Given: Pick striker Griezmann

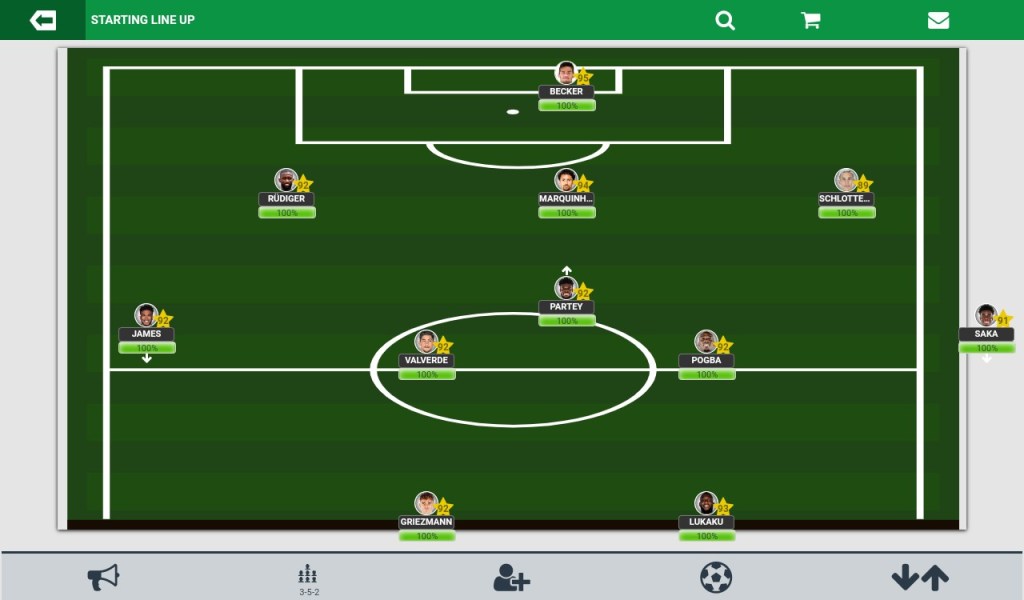Looking at the screenshot, I should pyautogui.click(x=427, y=505).
